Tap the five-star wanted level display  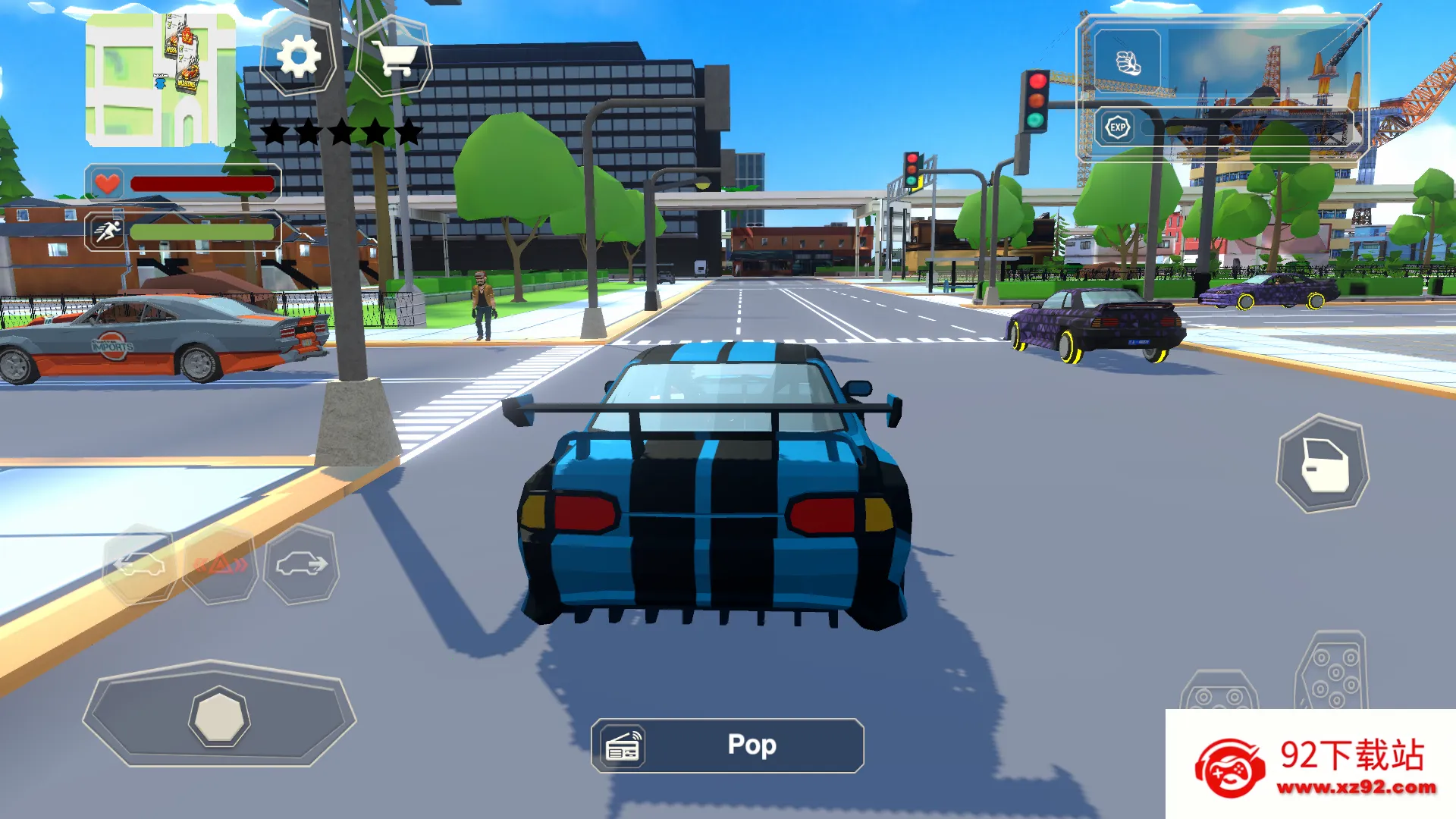[x=340, y=130]
